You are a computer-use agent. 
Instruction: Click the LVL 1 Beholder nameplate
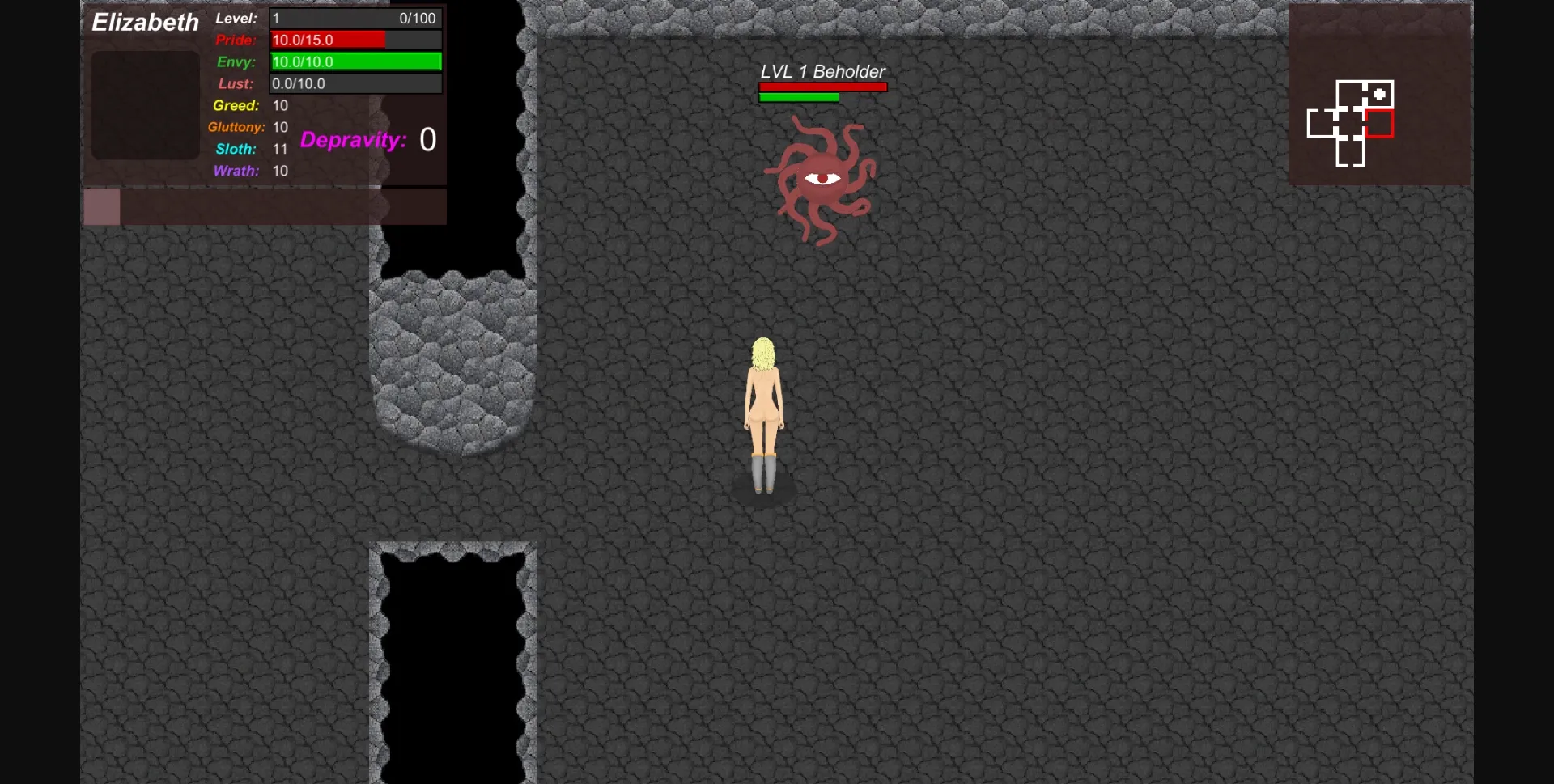[x=822, y=72]
